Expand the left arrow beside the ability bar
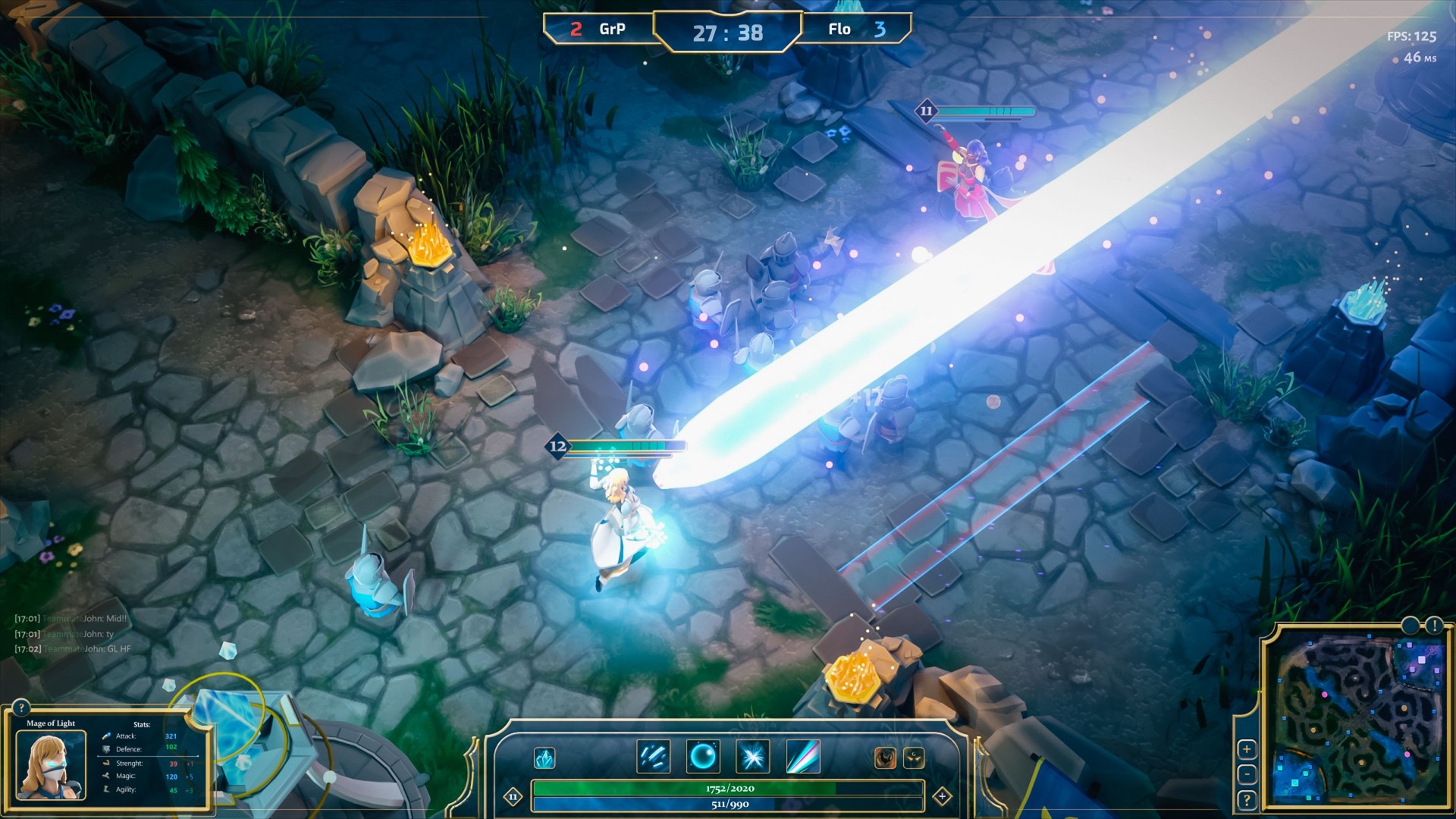This screenshot has height=819, width=1456. point(514,795)
